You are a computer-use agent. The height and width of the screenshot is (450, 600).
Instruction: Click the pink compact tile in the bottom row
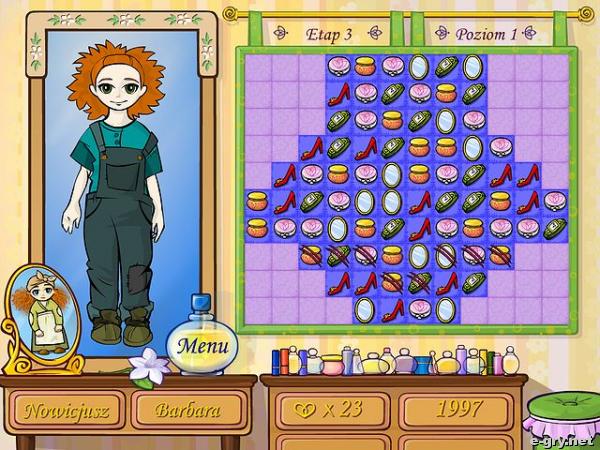click(419, 307)
